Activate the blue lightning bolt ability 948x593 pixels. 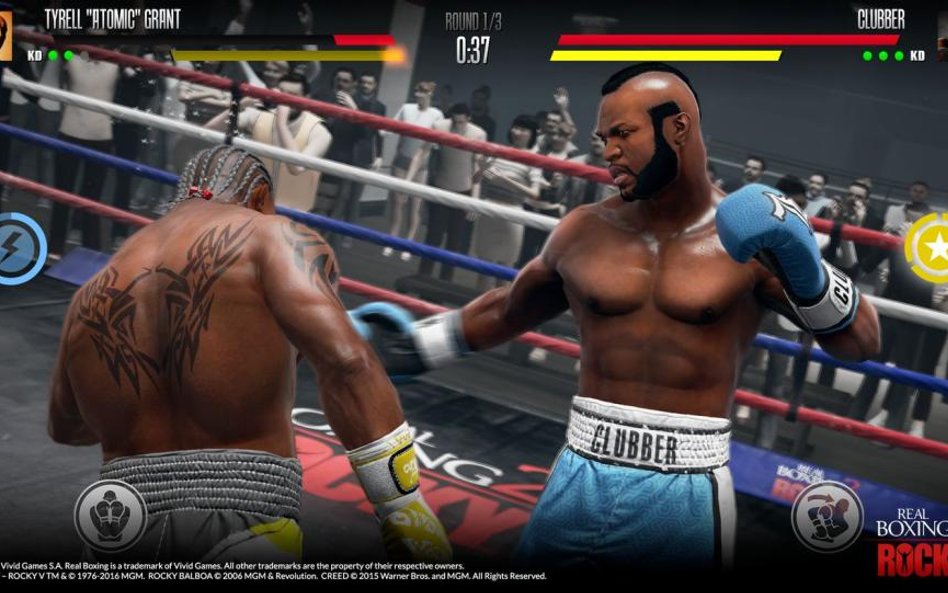click(x=18, y=246)
